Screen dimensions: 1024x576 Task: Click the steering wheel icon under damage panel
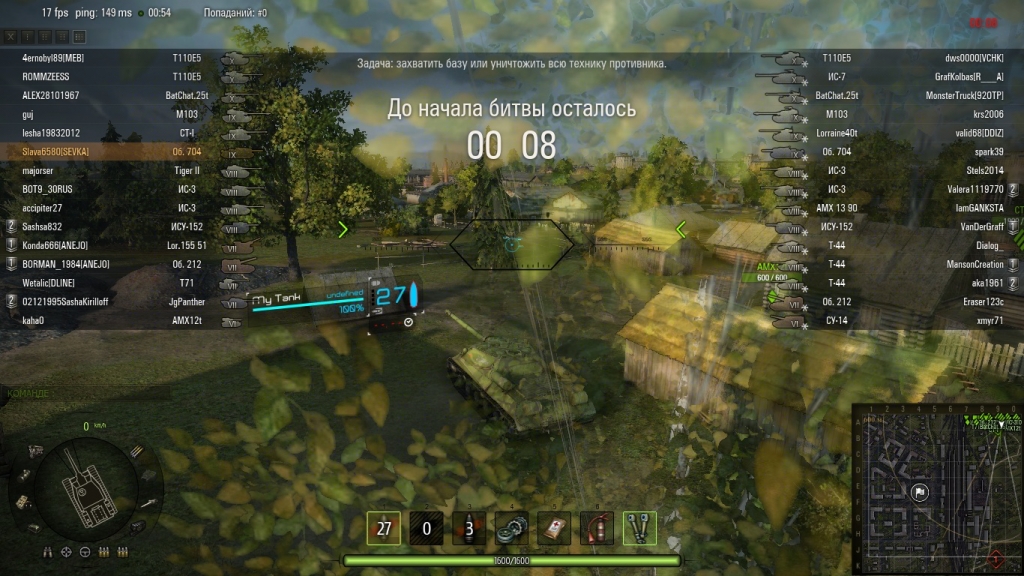click(84, 551)
